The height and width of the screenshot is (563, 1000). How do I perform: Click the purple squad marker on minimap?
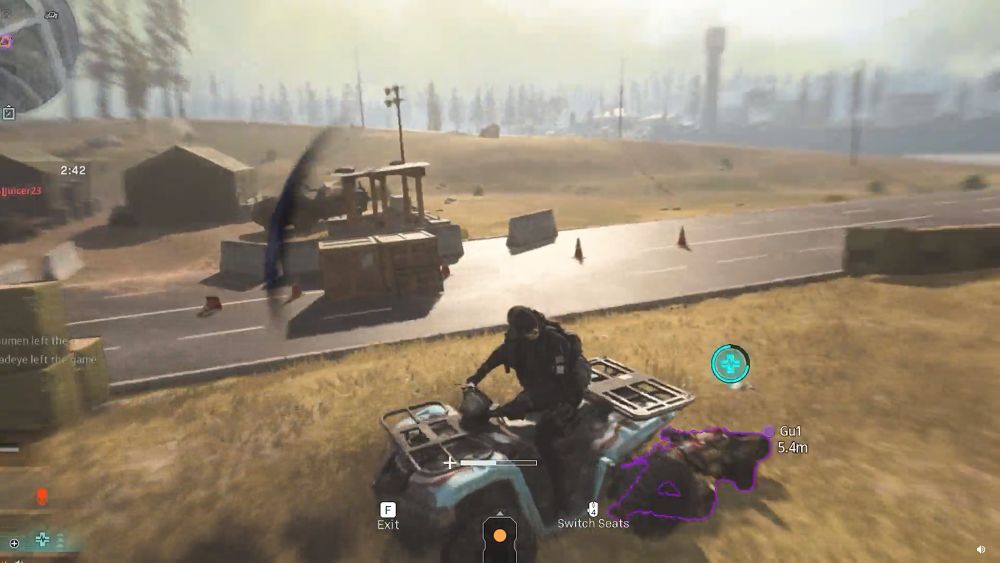tap(6, 41)
